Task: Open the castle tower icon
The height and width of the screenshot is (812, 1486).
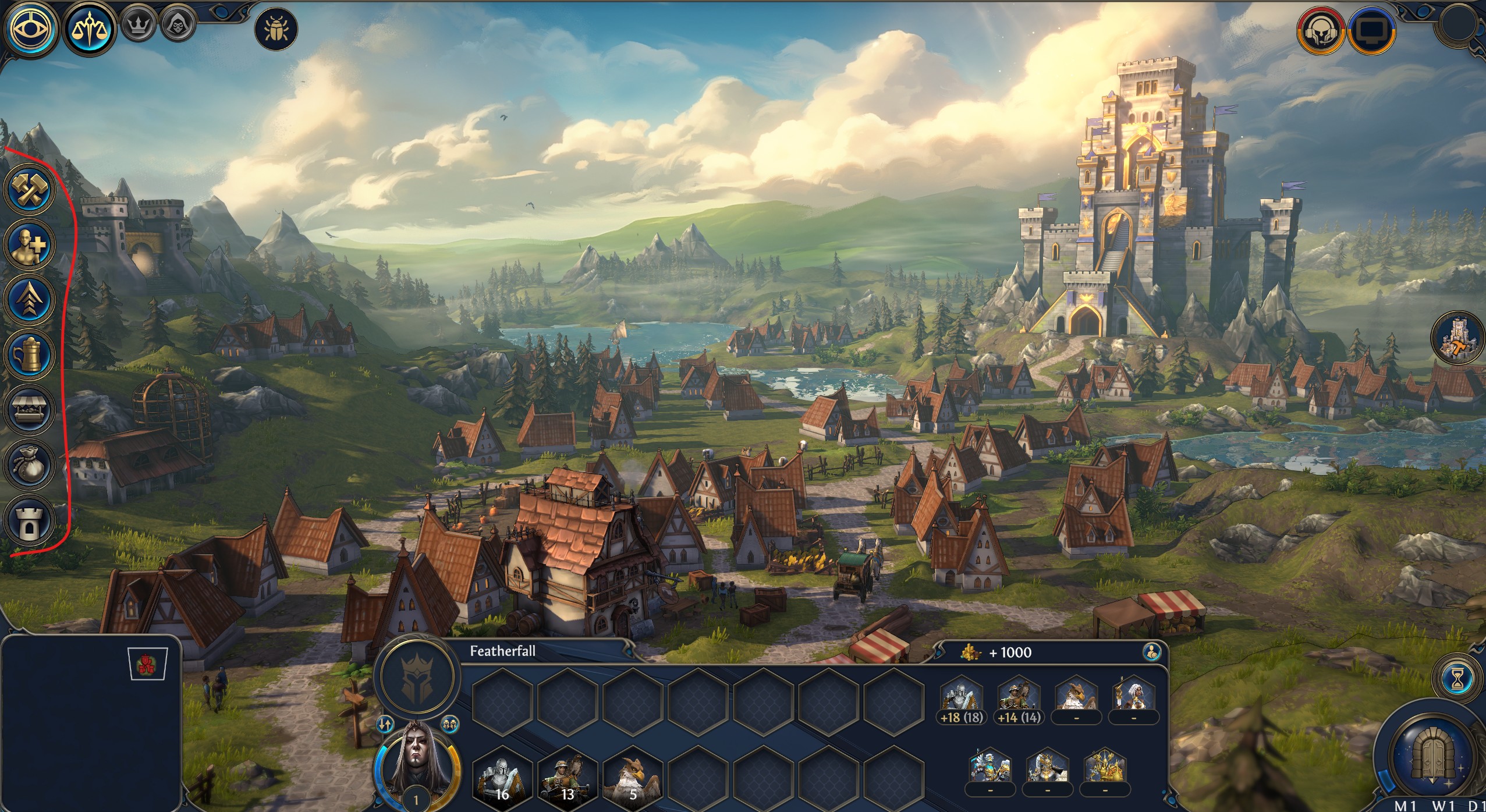Action: point(29,520)
